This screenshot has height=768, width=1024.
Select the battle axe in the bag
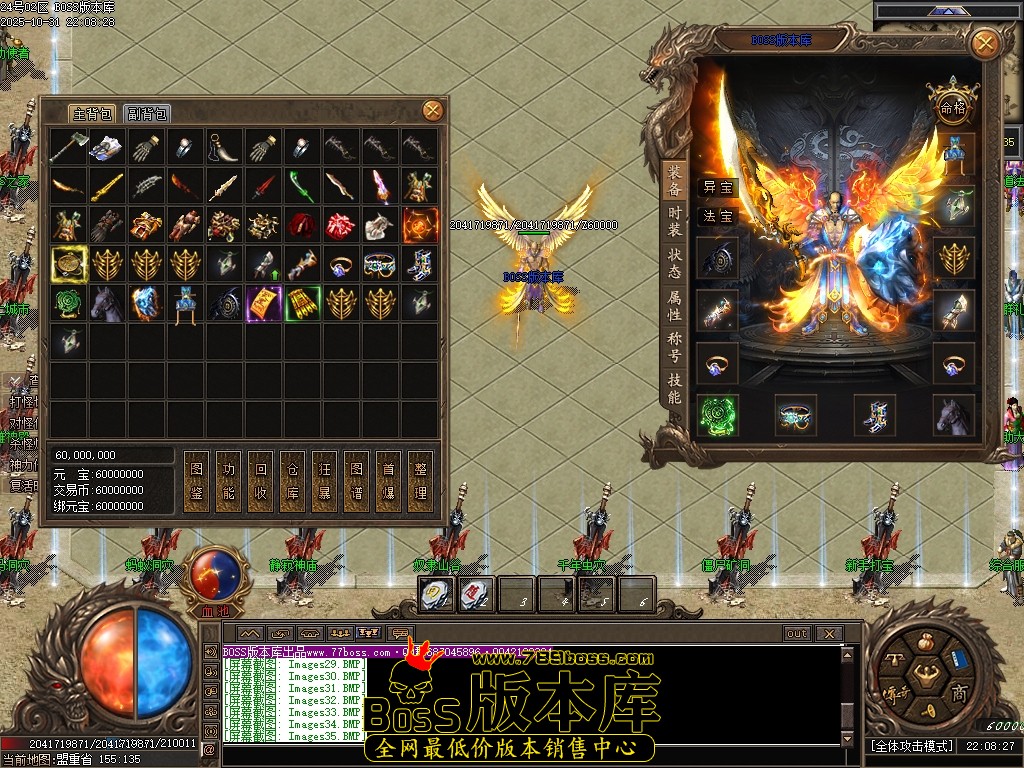69,147
